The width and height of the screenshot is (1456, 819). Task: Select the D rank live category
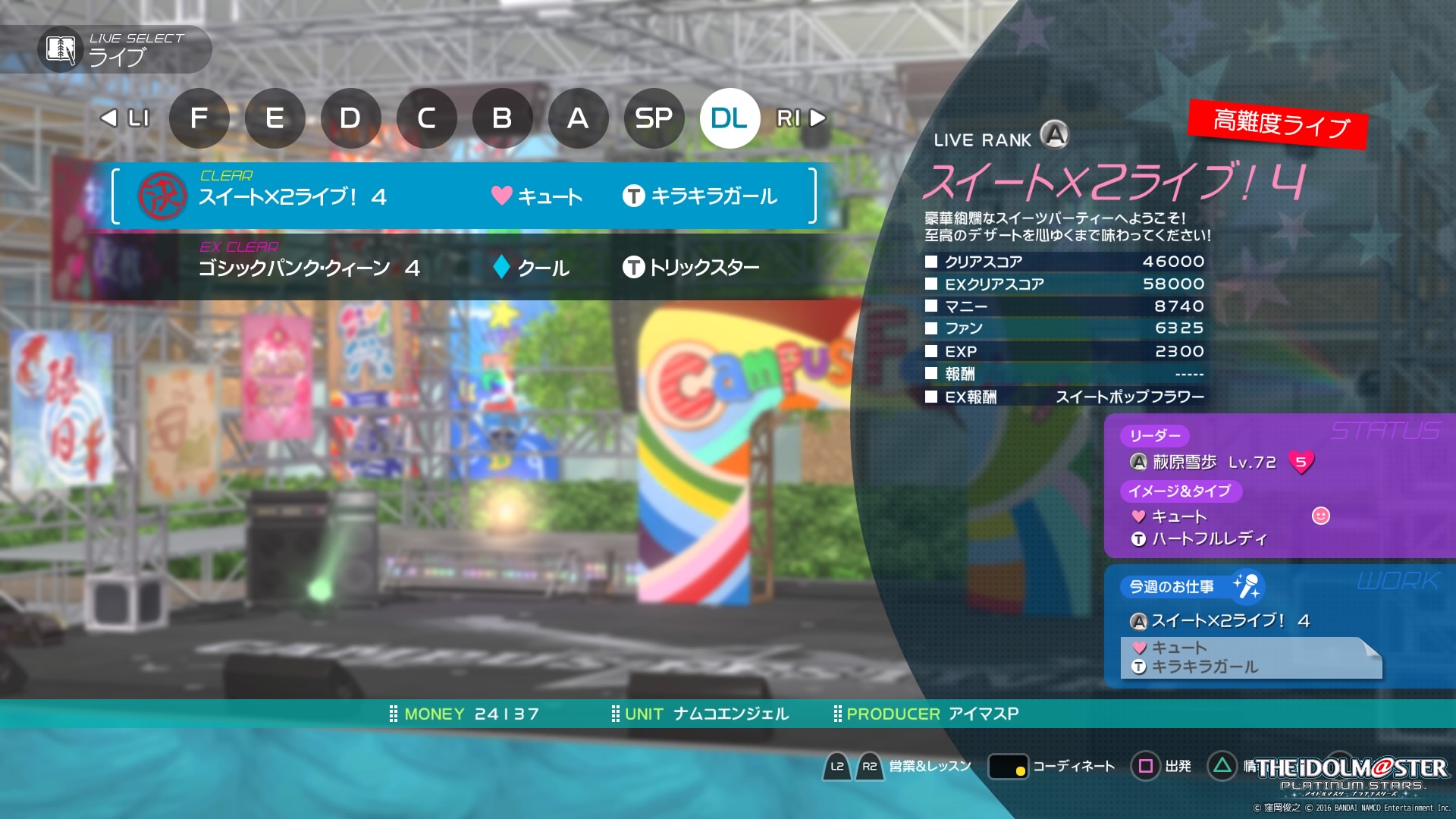click(x=350, y=118)
